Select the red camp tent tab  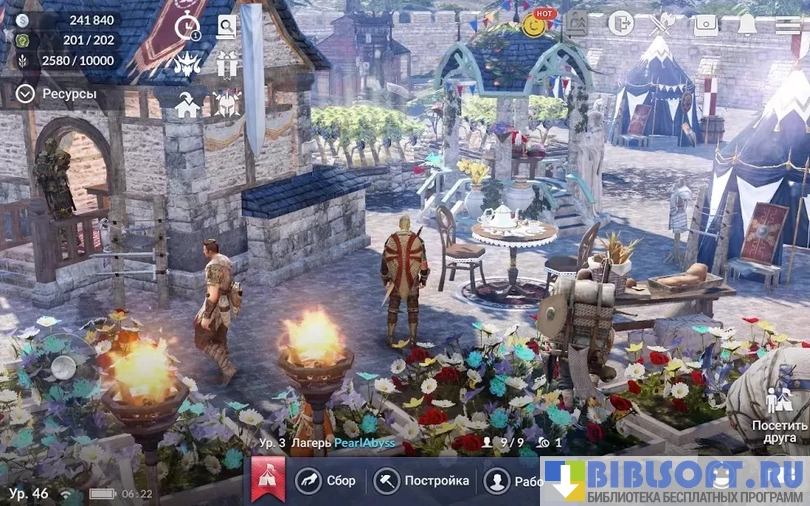coord(268,481)
